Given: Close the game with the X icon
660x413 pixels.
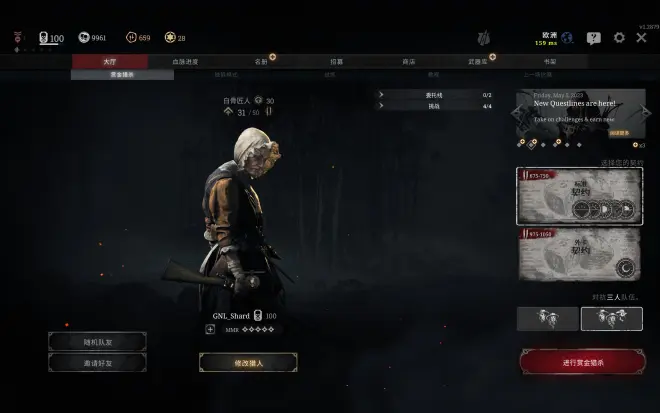Looking at the screenshot, I should click(641, 38).
